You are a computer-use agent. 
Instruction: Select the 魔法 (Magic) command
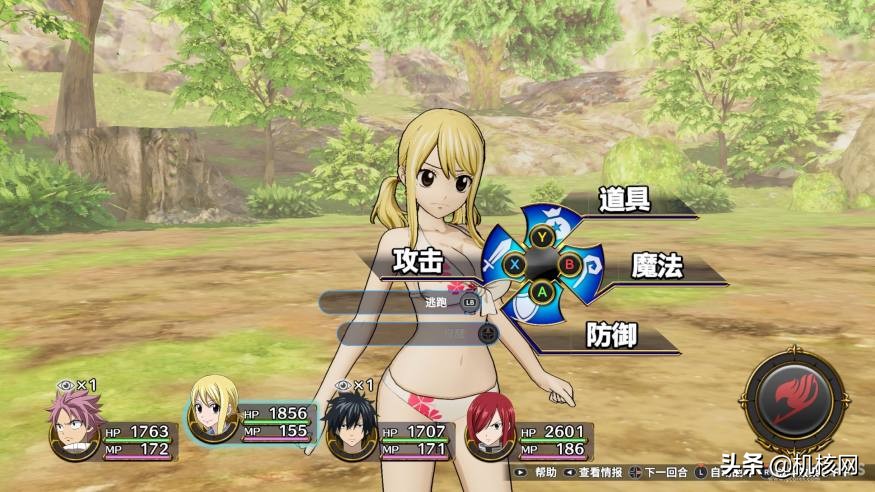pyautogui.click(x=656, y=266)
